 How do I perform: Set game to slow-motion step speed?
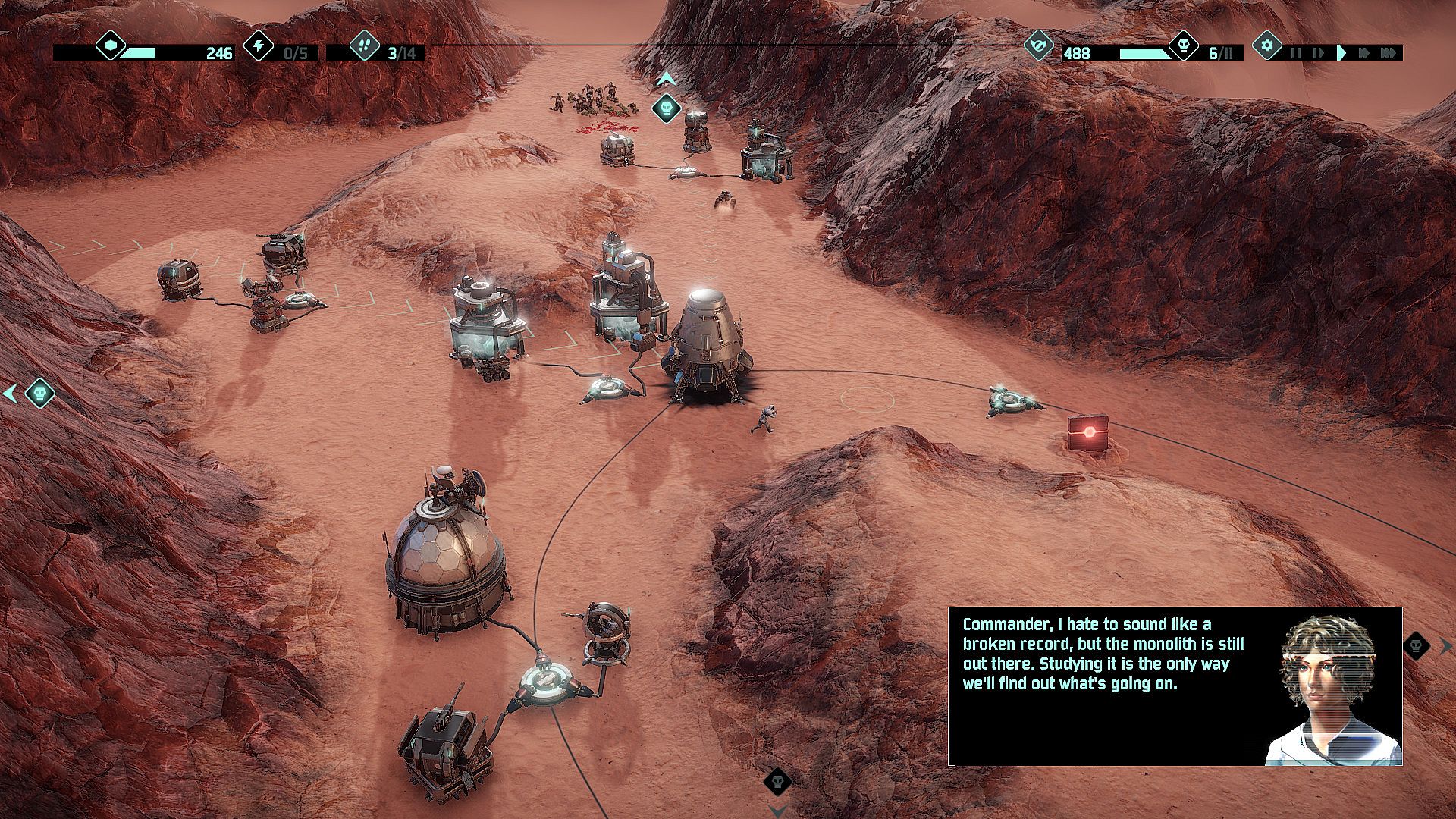[1318, 53]
